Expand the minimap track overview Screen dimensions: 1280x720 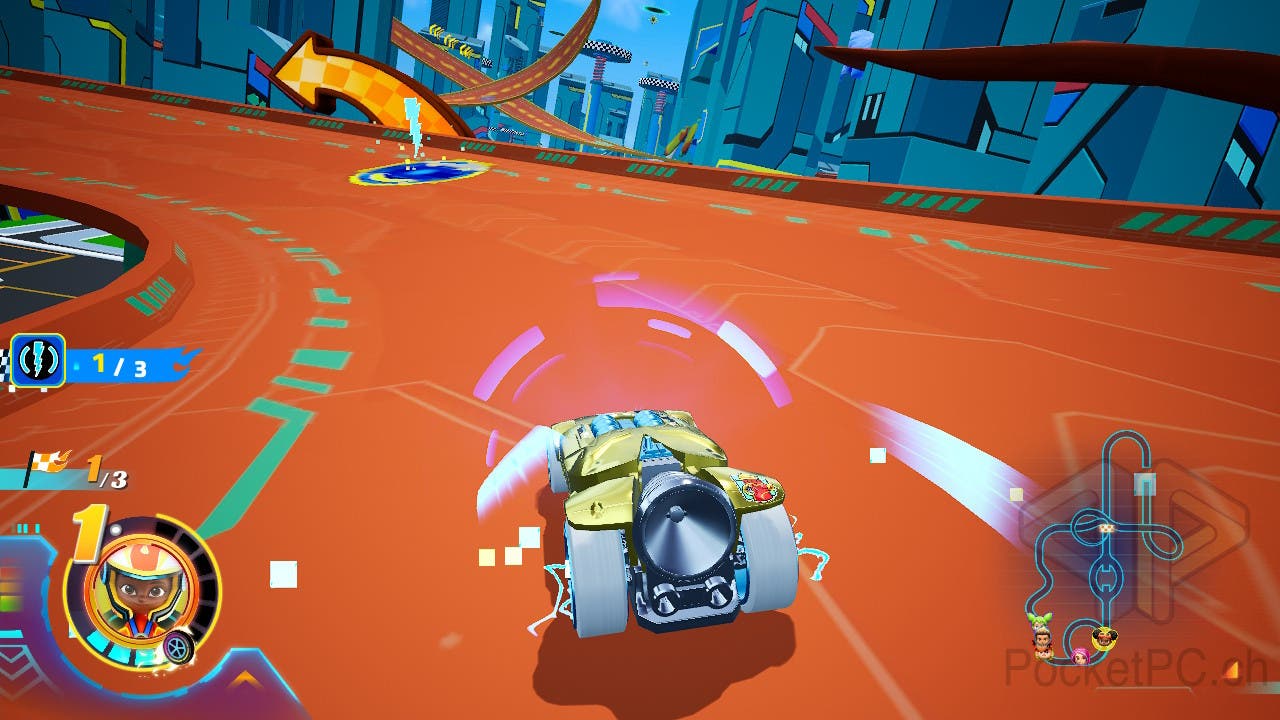click(x=1100, y=550)
